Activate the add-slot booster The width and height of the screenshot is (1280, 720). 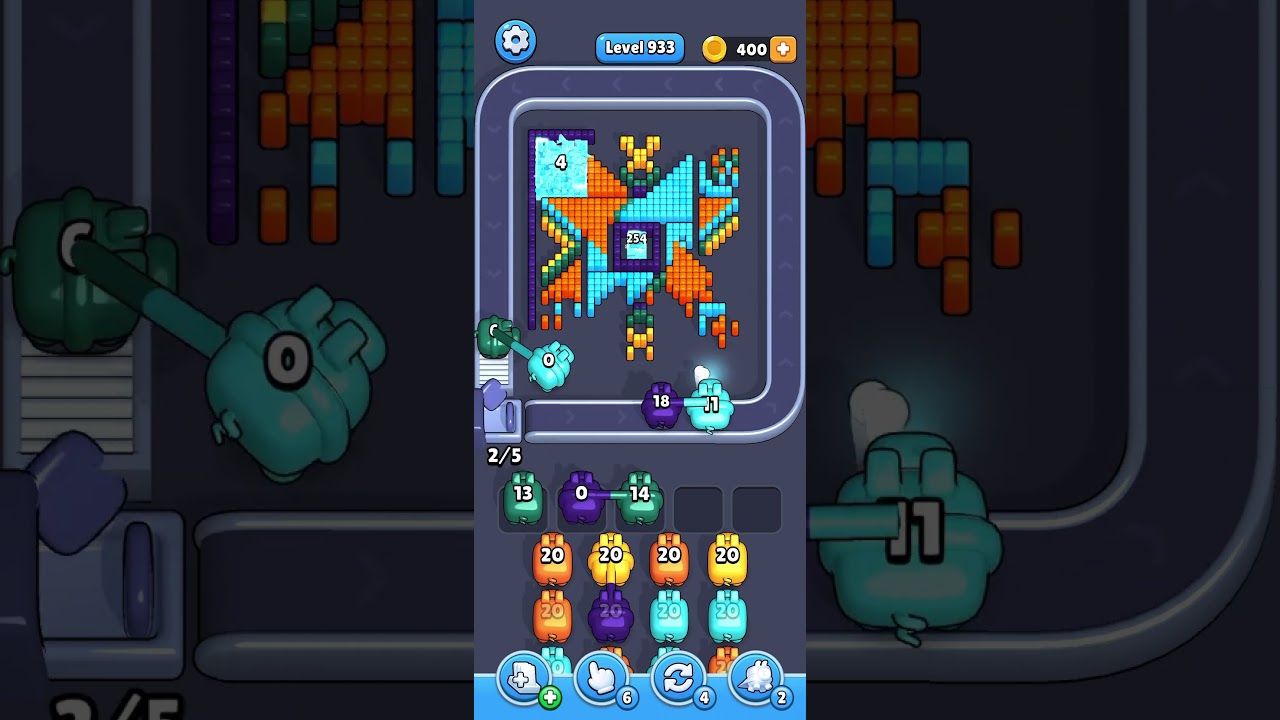pos(524,680)
